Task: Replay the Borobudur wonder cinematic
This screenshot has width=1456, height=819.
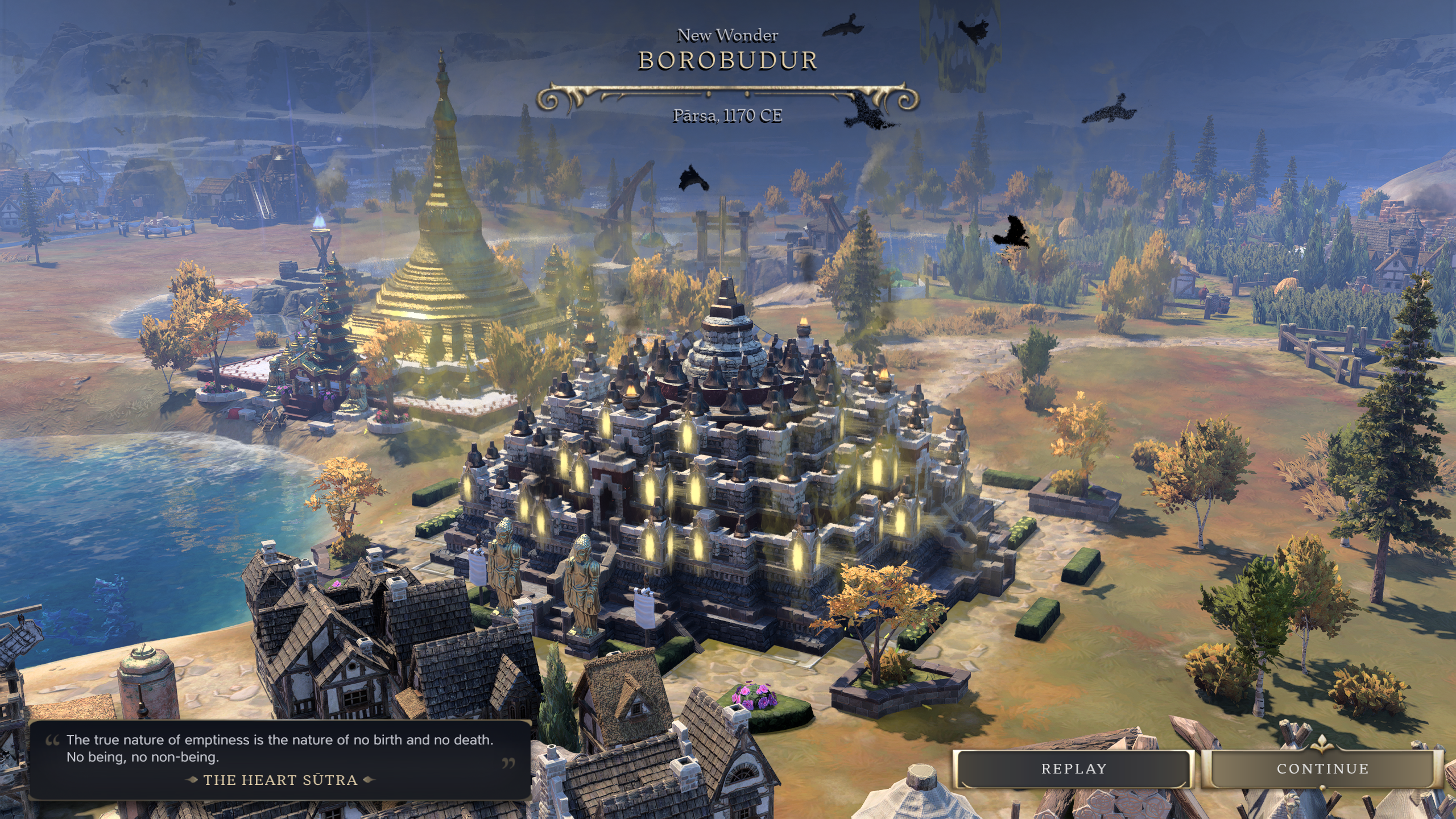Action: 1073,769
